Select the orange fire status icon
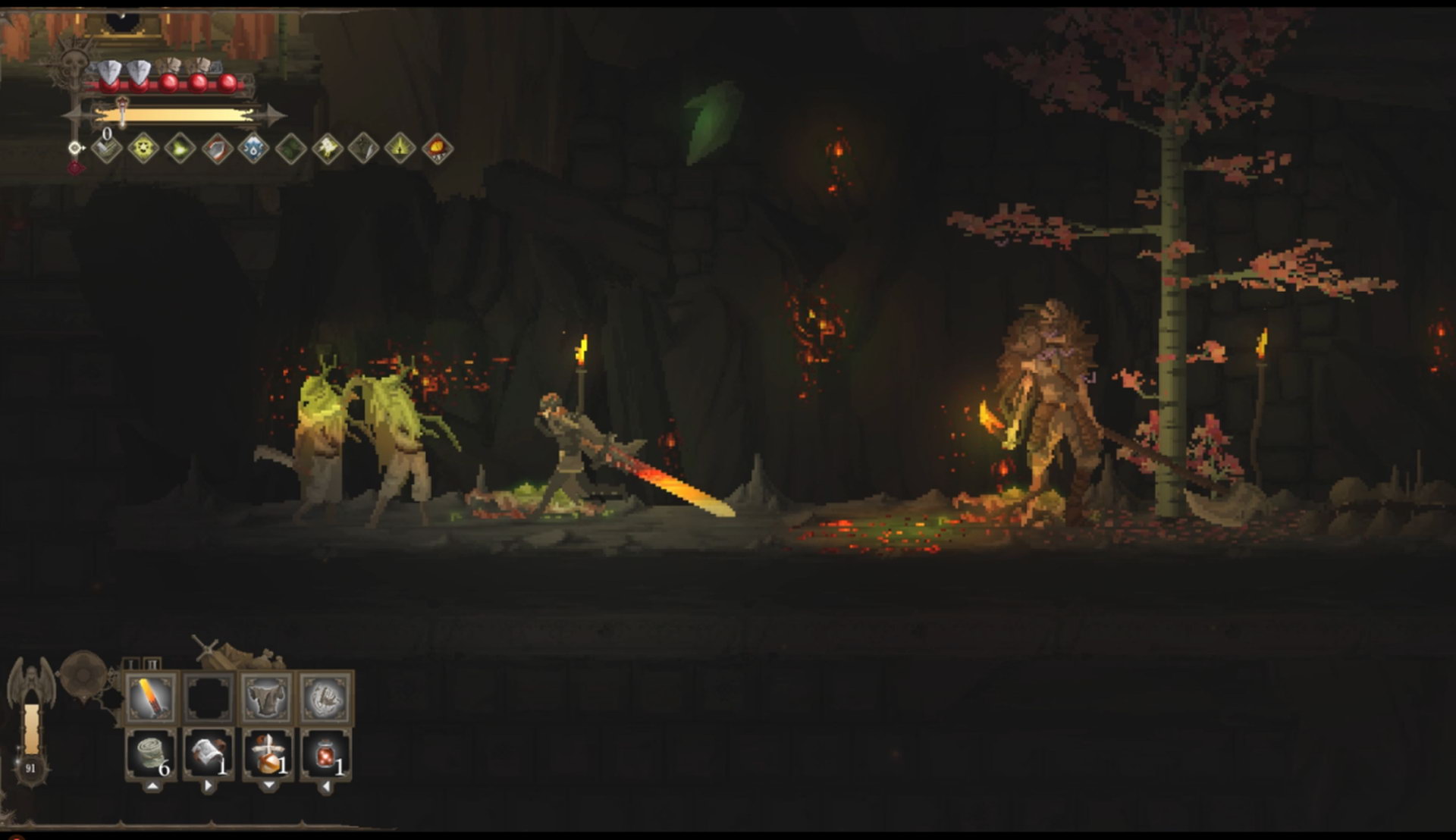The height and width of the screenshot is (840, 1456). [438, 148]
